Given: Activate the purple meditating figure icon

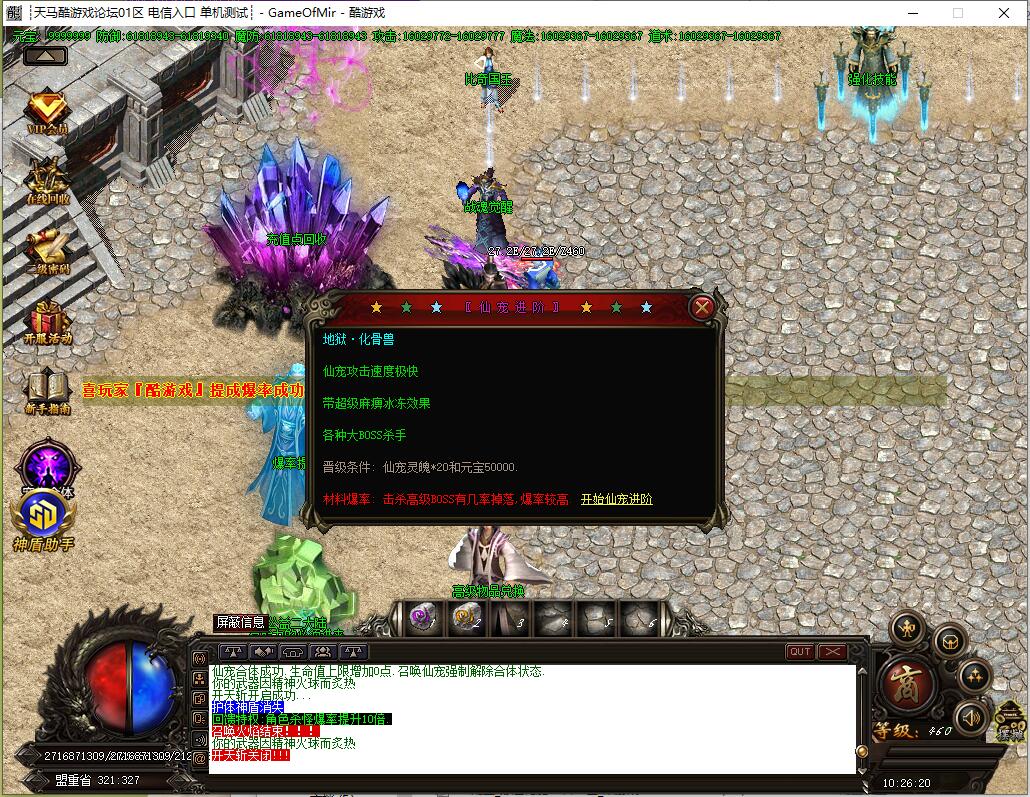Looking at the screenshot, I should click(46, 464).
